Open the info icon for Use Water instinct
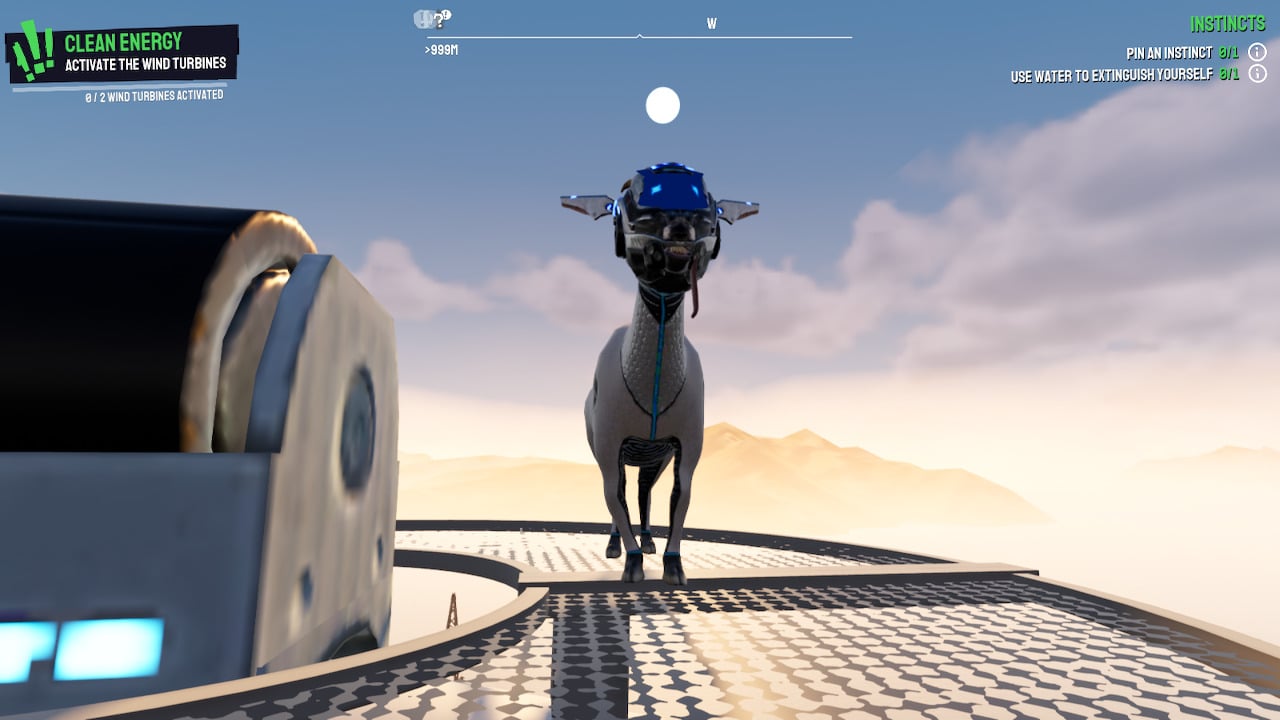Image resolution: width=1280 pixels, height=720 pixels. 1257,74
